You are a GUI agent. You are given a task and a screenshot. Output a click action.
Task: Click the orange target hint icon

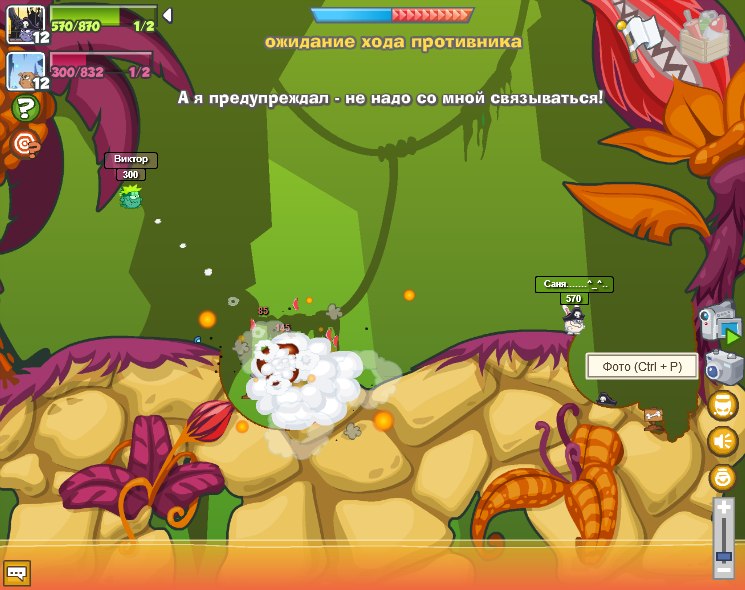[x=26, y=145]
